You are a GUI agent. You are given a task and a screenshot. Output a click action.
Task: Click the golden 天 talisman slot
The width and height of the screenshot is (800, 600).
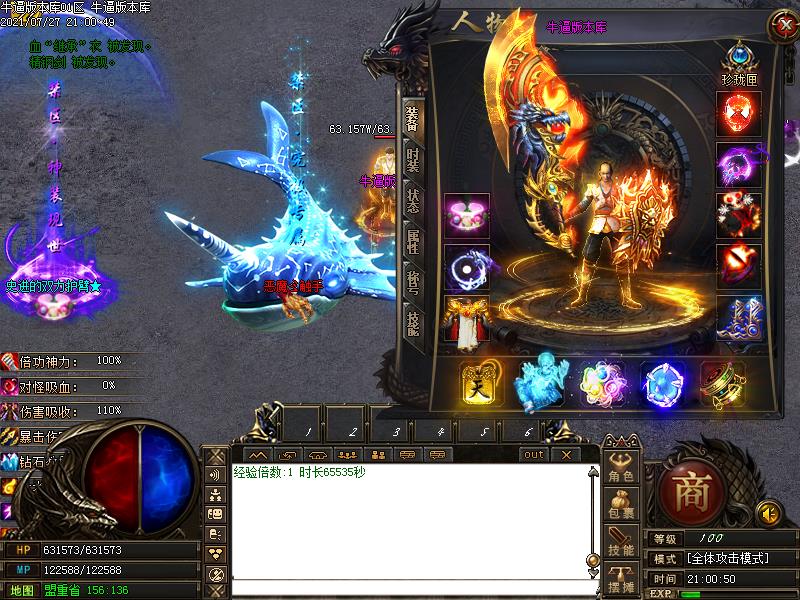click(480, 383)
